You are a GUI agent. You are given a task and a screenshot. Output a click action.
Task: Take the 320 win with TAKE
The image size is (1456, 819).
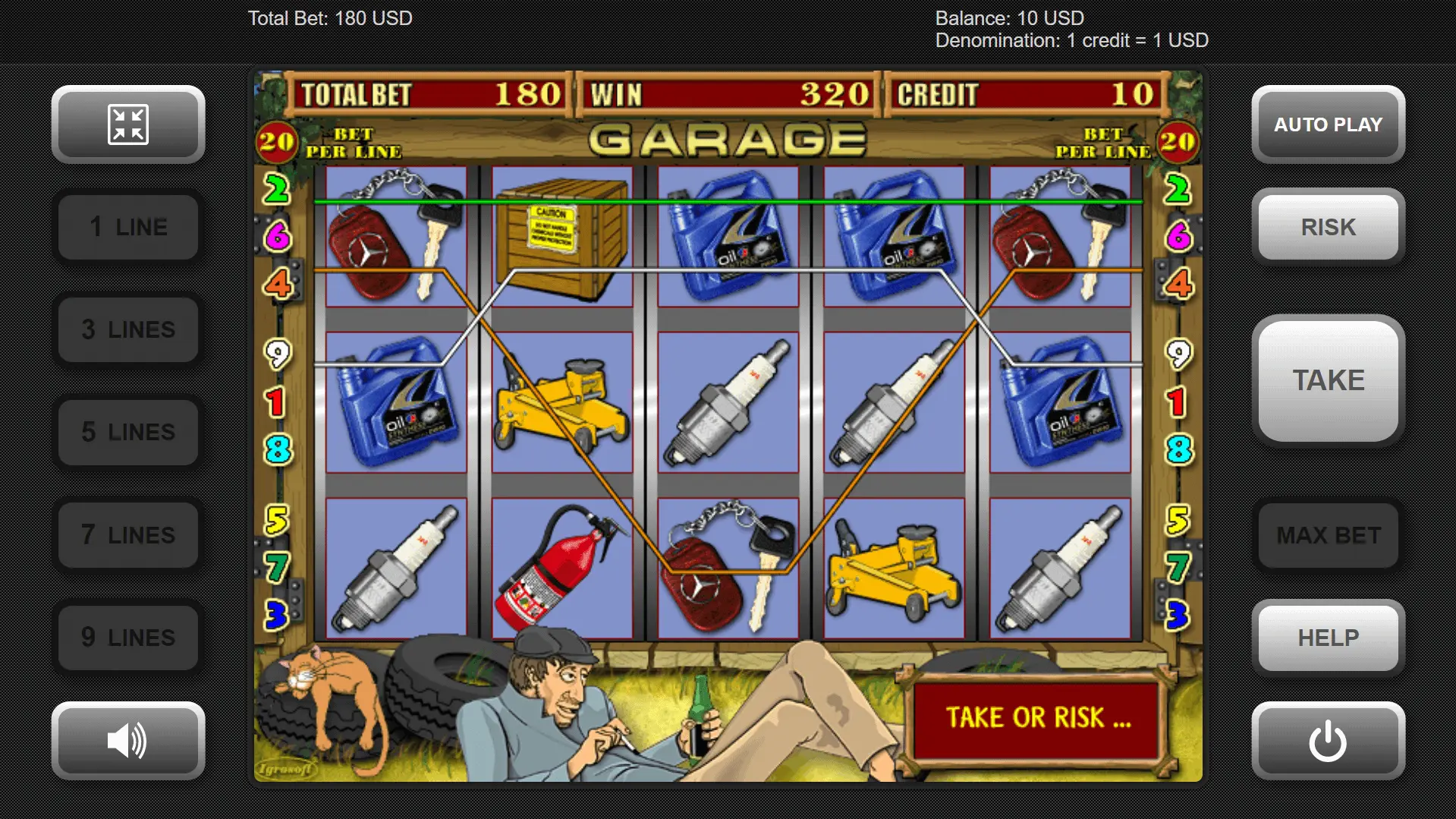tap(1328, 380)
